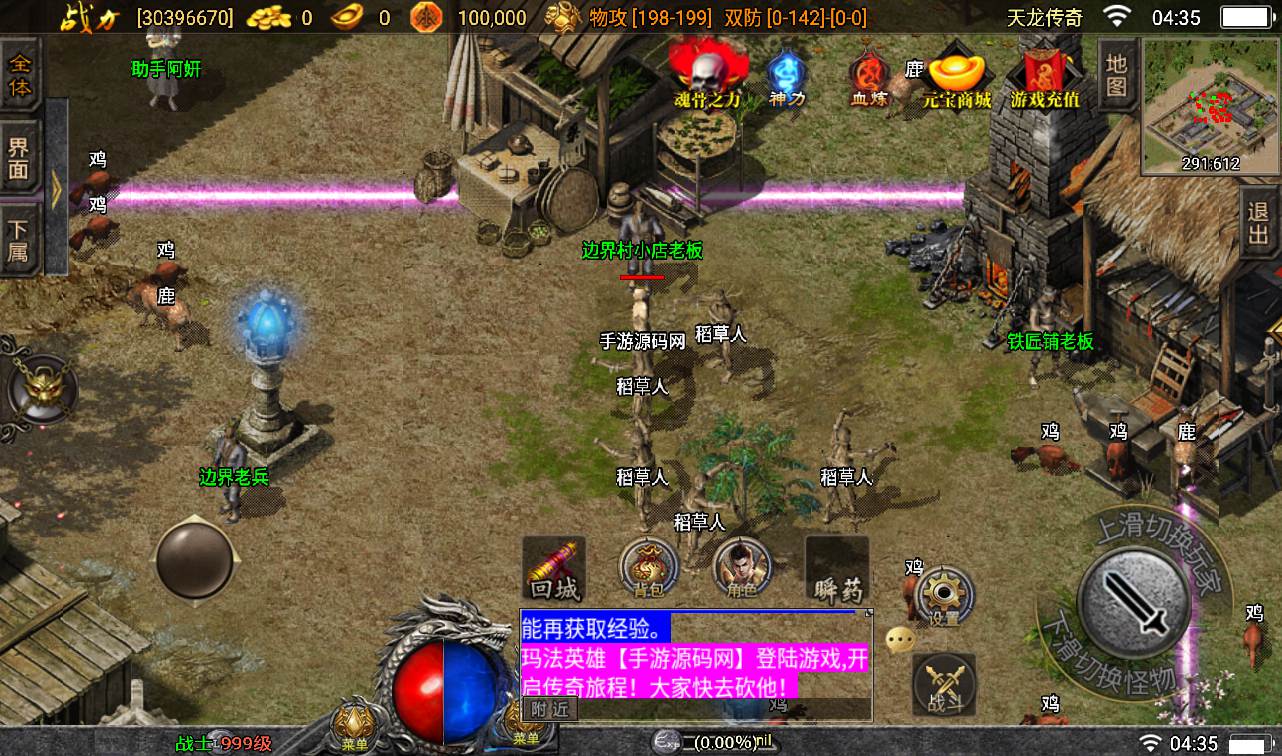This screenshot has width=1282, height=756.
Task: Use the 回城 return scroll
Action: [554, 569]
